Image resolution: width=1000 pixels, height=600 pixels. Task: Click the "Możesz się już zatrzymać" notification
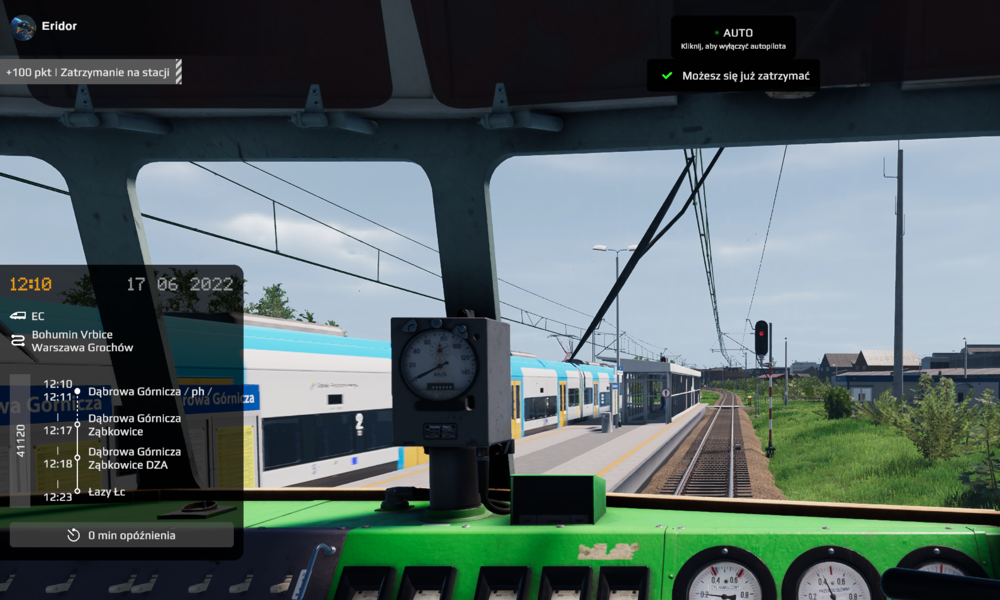[733, 76]
